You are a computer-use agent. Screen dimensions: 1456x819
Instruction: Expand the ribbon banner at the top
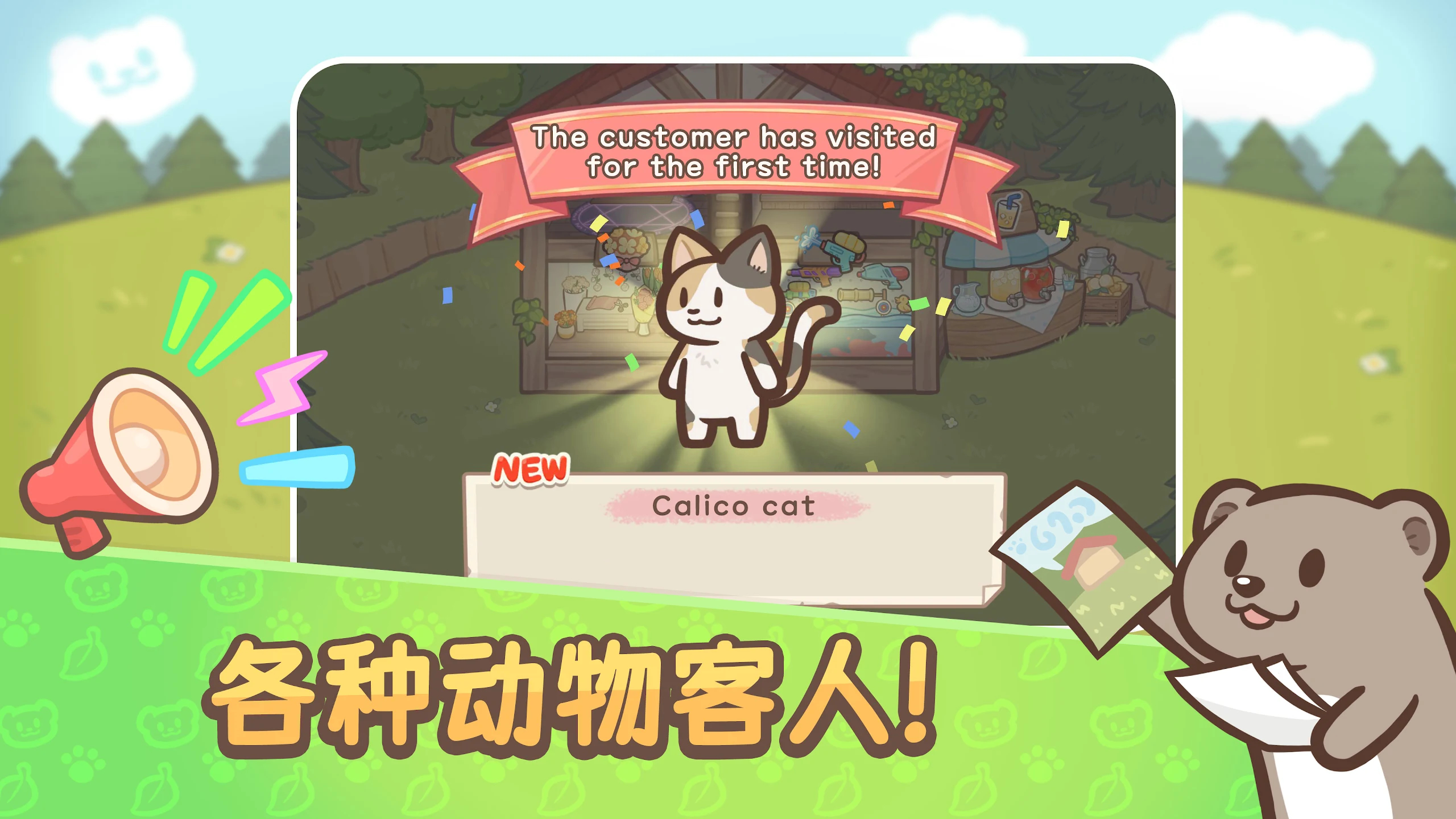(734, 154)
